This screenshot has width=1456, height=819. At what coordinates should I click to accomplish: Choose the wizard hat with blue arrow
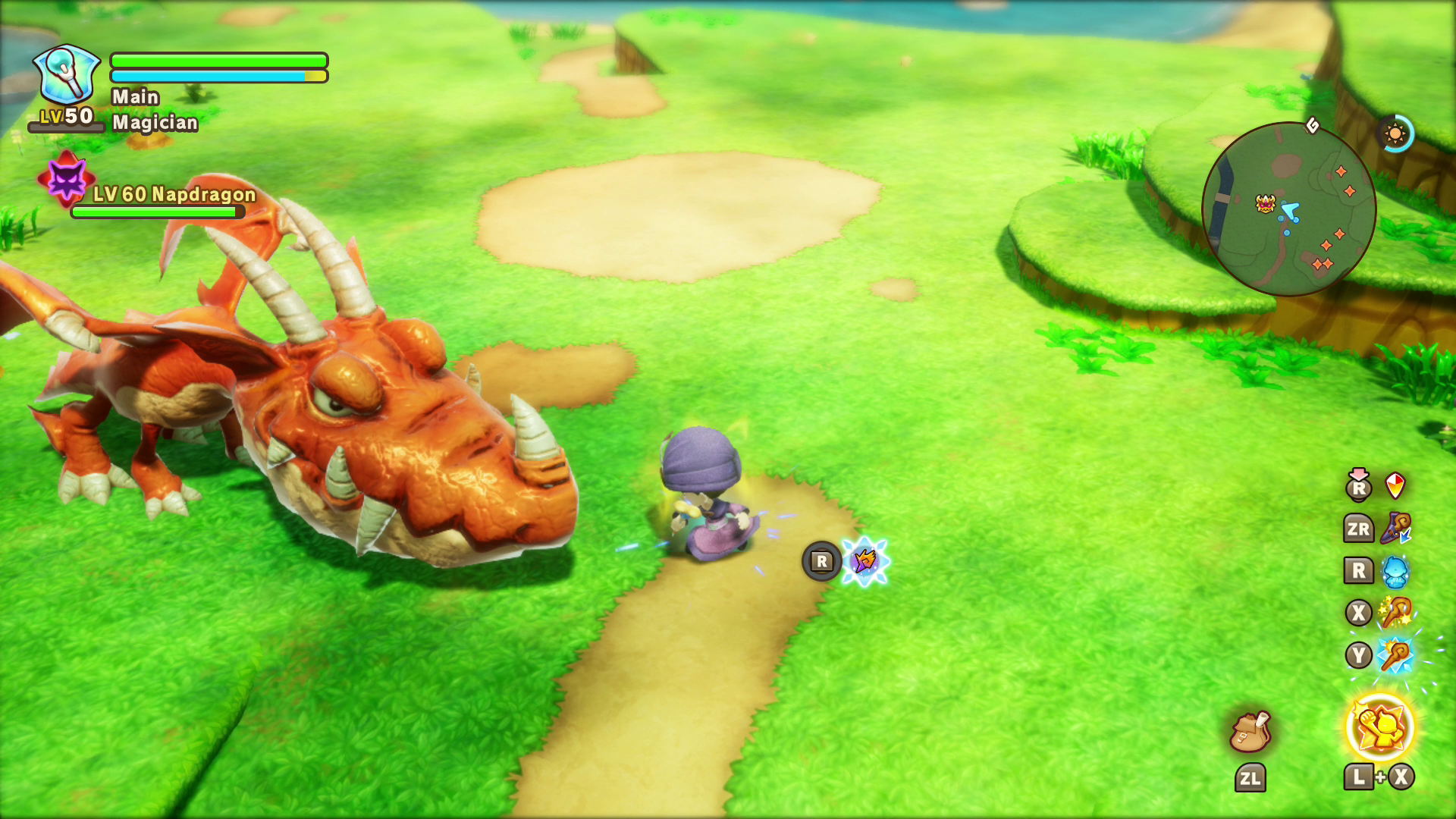[1395, 528]
